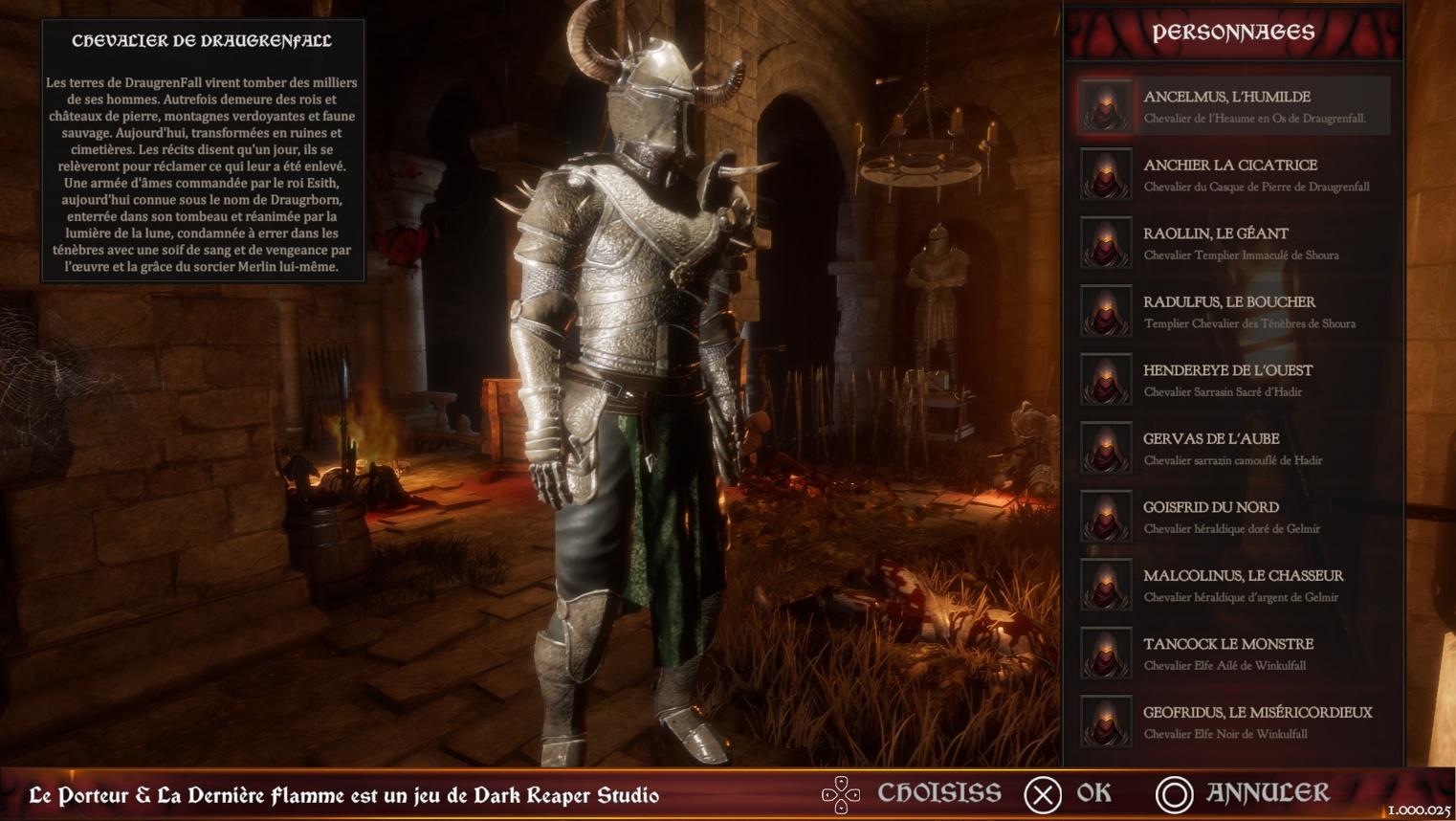Select Tancock le Monstre
This screenshot has width=1456, height=821.
[x=1232, y=654]
